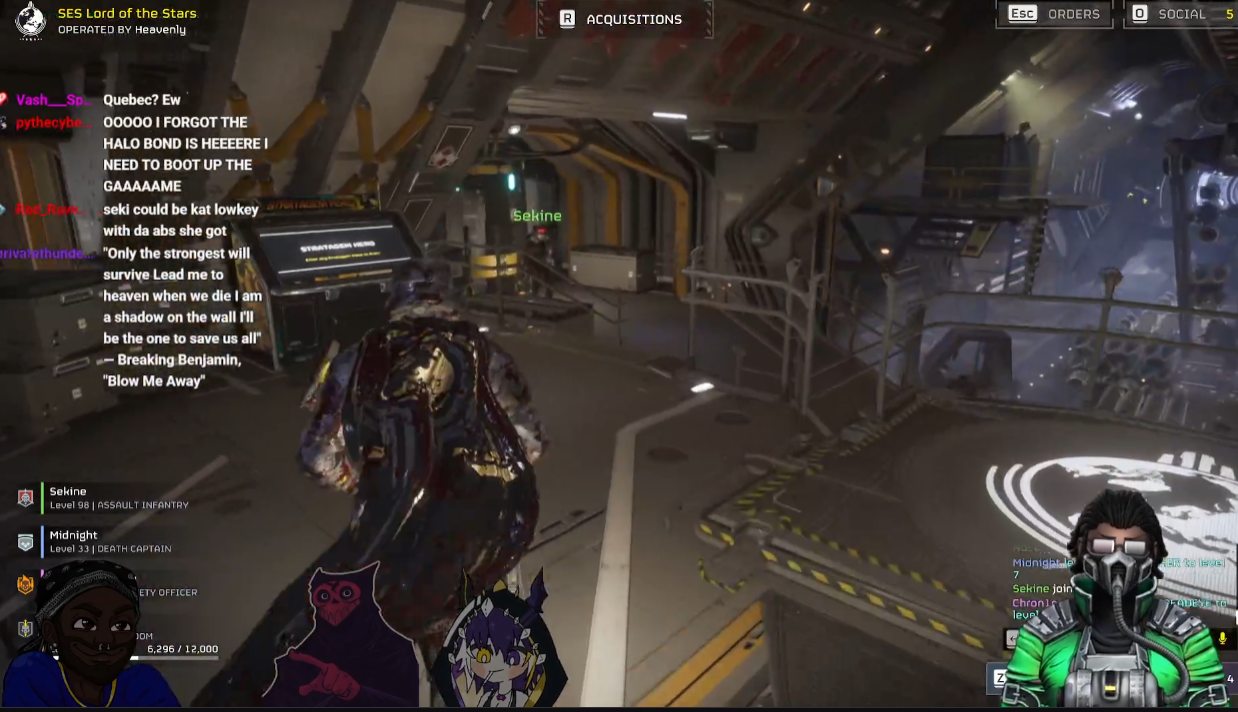This screenshot has height=712, width=1238.
Task: Toggle the yellow microphone icon
Action: (x=1222, y=638)
